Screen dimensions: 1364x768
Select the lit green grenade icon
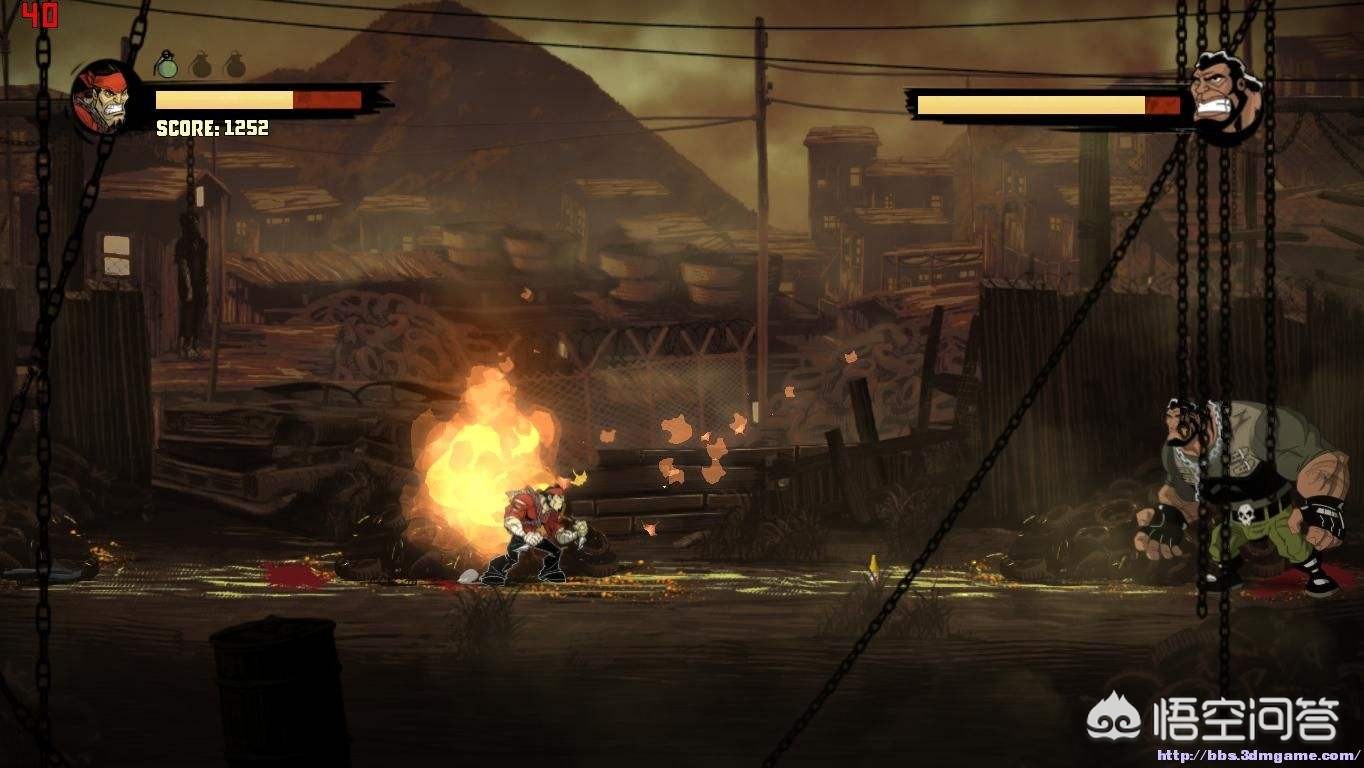pyautogui.click(x=167, y=66)
